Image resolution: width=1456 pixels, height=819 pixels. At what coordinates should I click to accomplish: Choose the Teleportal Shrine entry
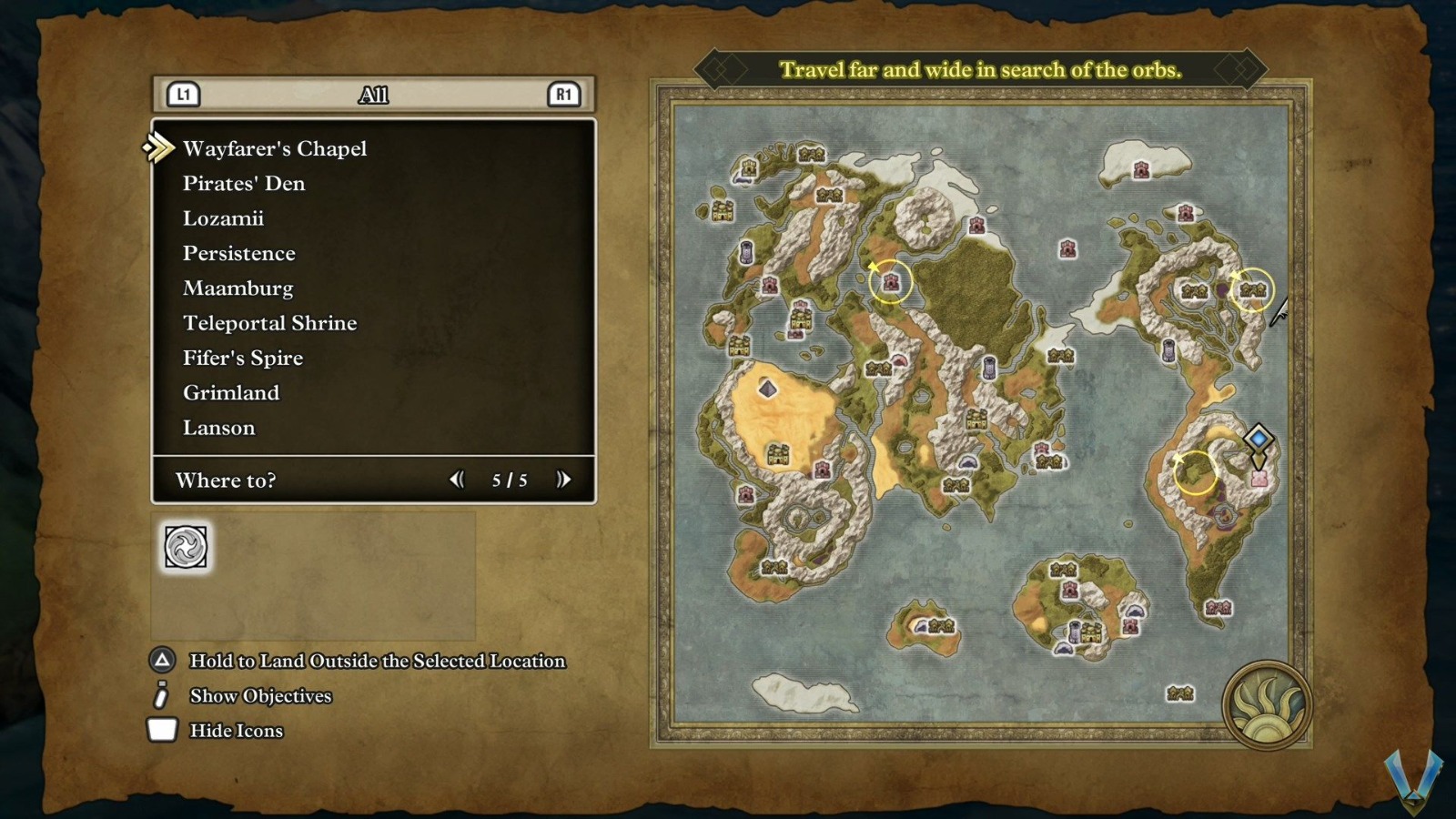pos(269,323)
